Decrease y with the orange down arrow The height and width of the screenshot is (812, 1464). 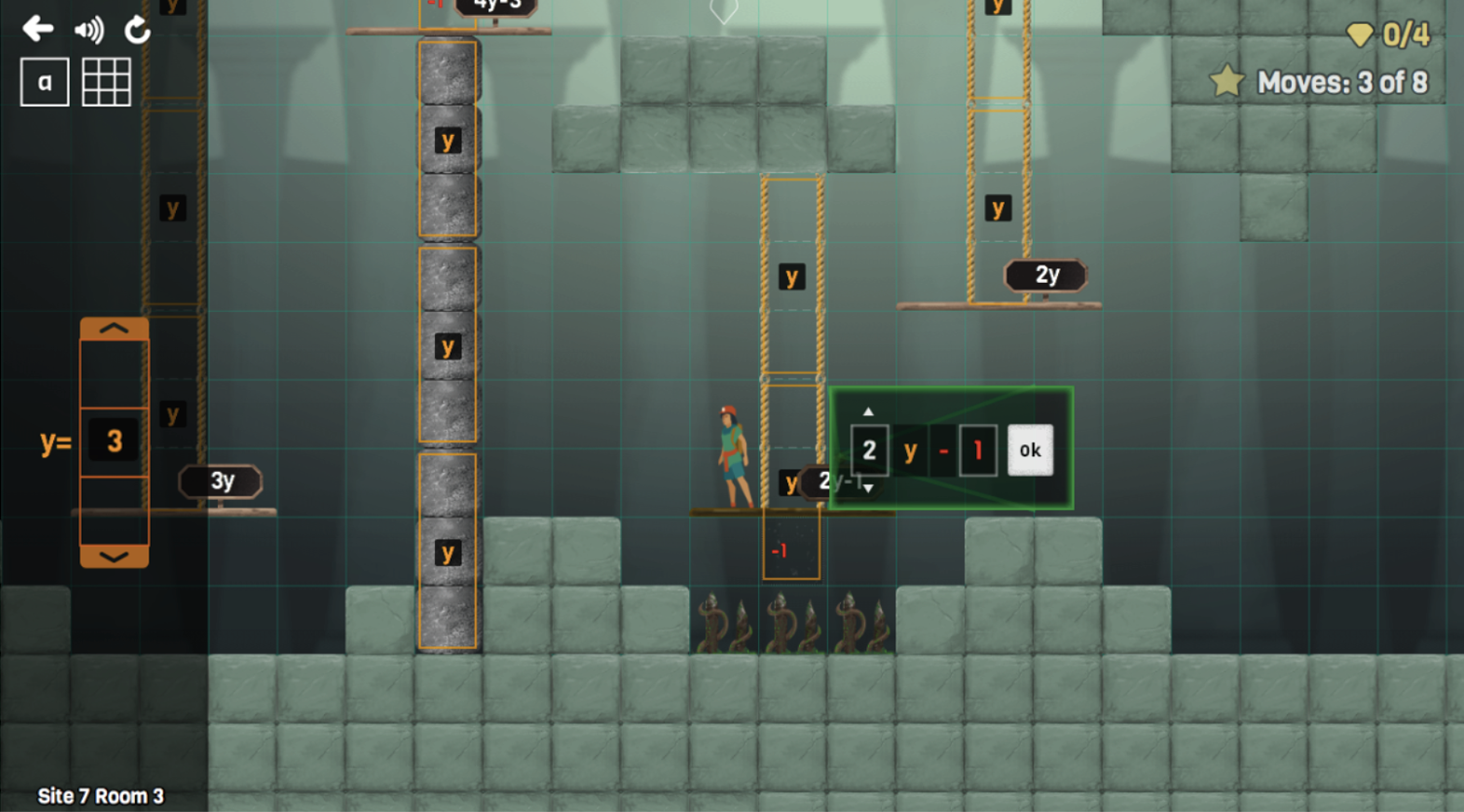[114, 556]
